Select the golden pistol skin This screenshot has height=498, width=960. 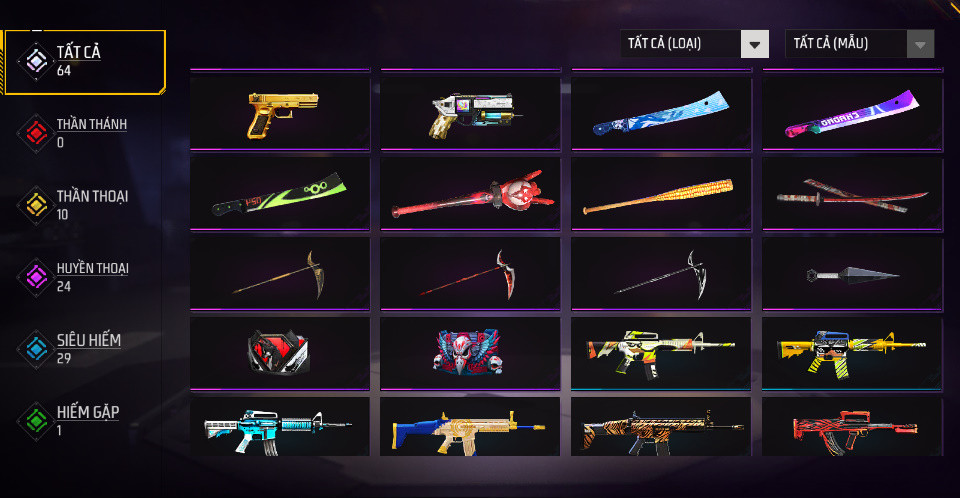280,113
